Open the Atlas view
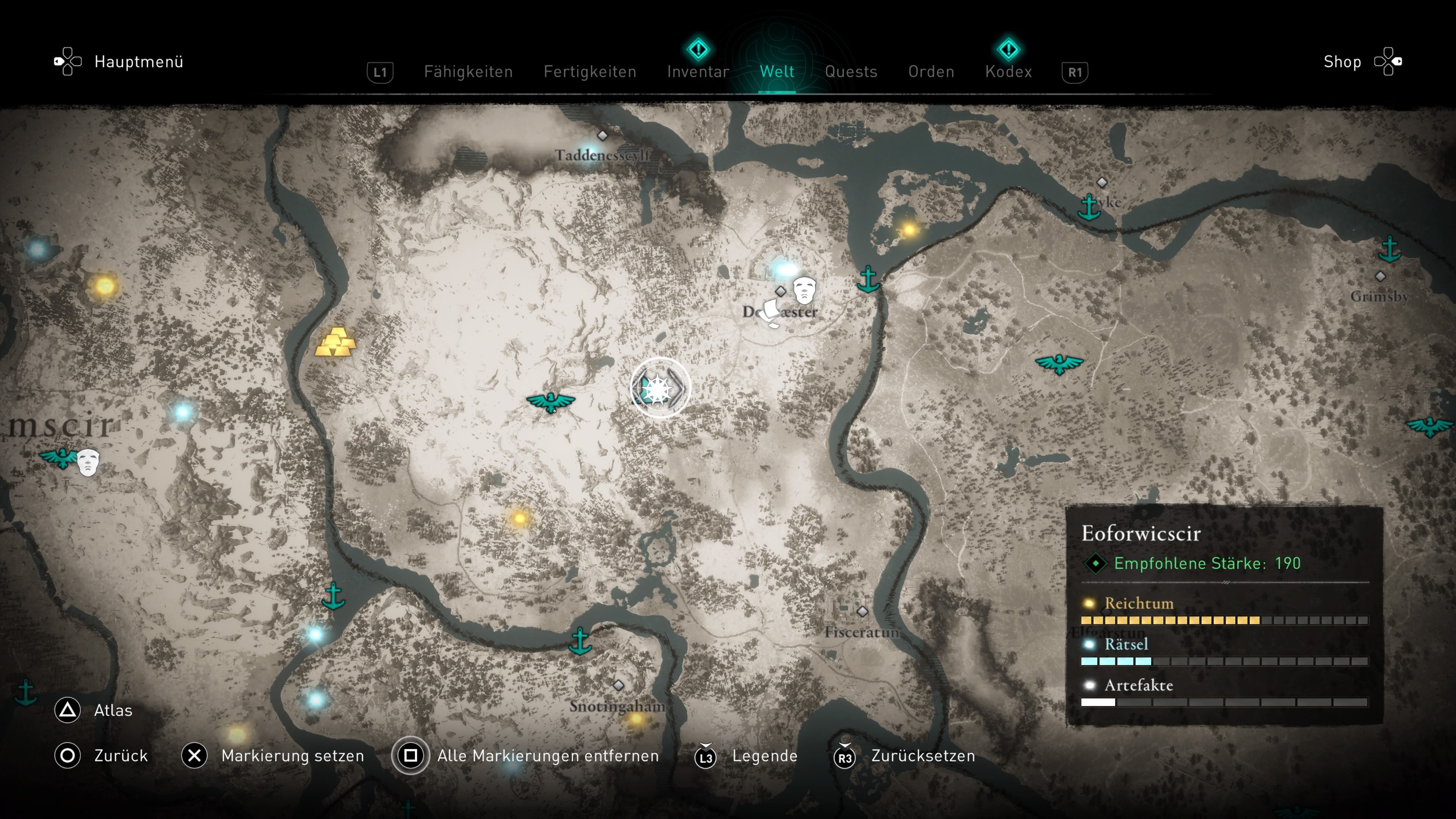This screenshot has height=819, width=1456. click(113, 711)
